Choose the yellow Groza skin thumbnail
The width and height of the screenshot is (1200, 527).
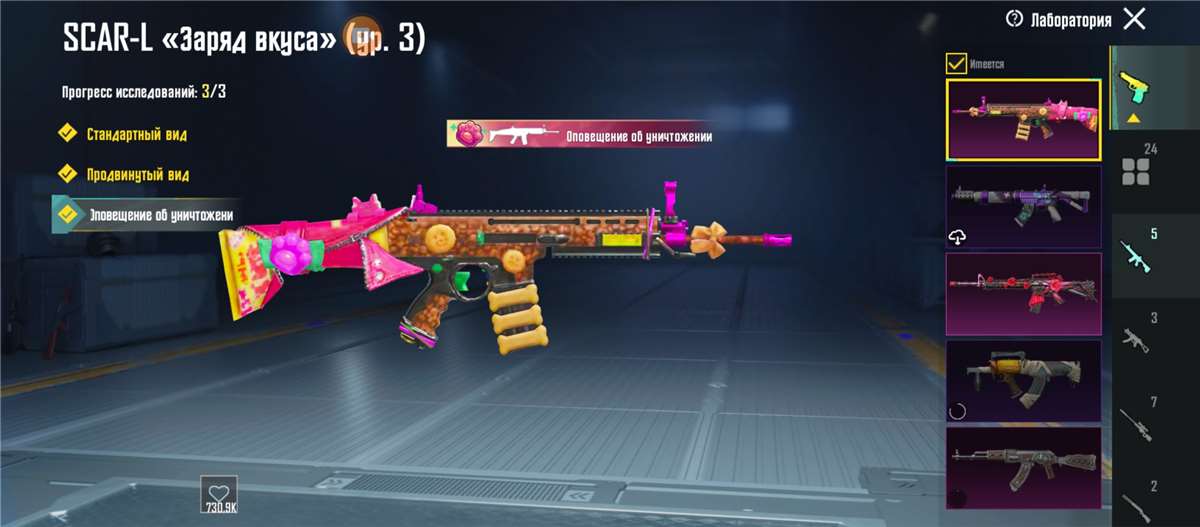1023,380
